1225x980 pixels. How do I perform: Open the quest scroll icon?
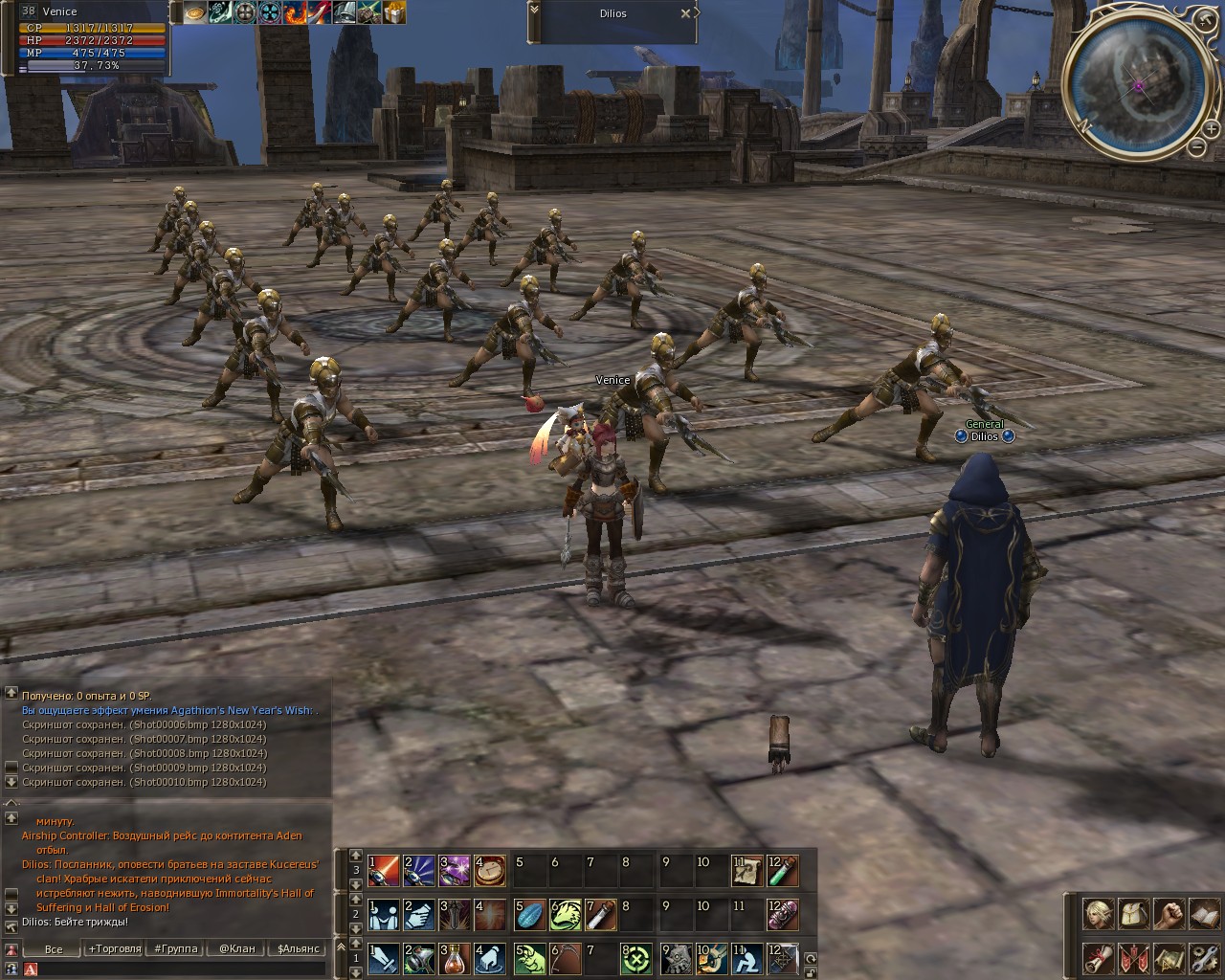[x=1098, y=957]
